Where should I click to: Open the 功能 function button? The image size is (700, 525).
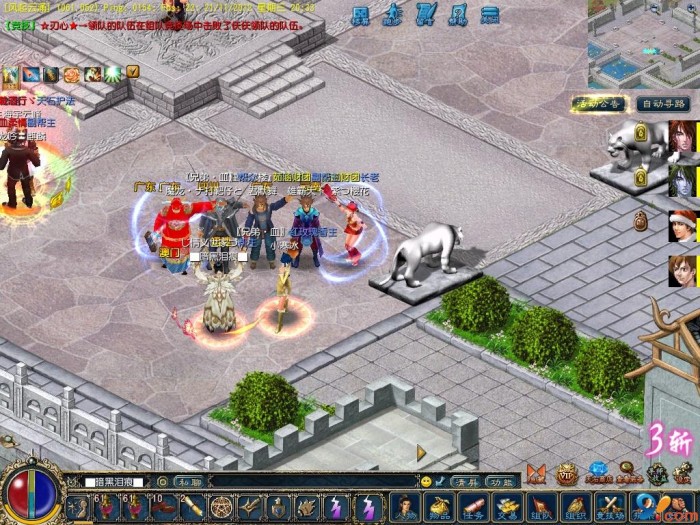[500, 481]
